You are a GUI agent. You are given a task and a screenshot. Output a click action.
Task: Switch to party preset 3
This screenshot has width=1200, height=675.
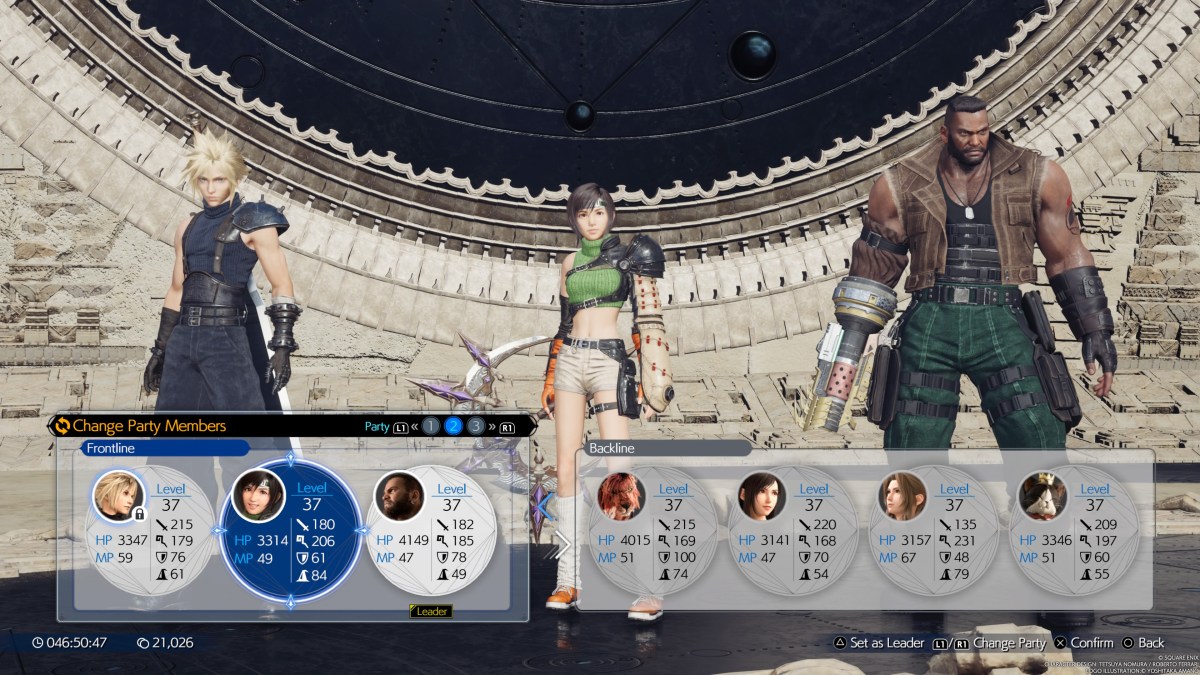pyautogui.click(x=476, y=426)
